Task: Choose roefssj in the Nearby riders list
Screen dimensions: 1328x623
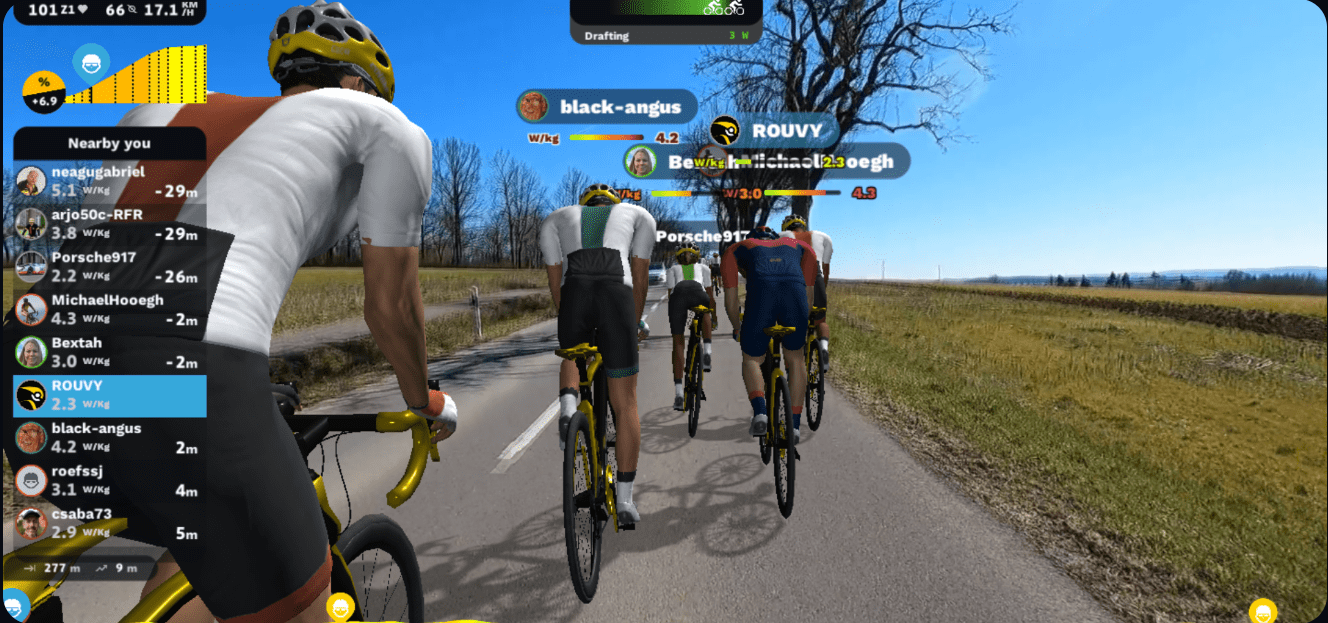Action: [x=108, y=481]
